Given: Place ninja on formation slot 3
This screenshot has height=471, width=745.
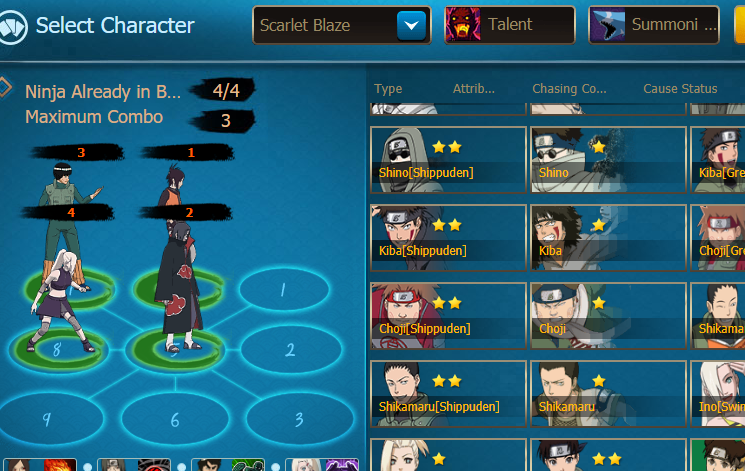Looking at the screenshot, I should (299, 419).
